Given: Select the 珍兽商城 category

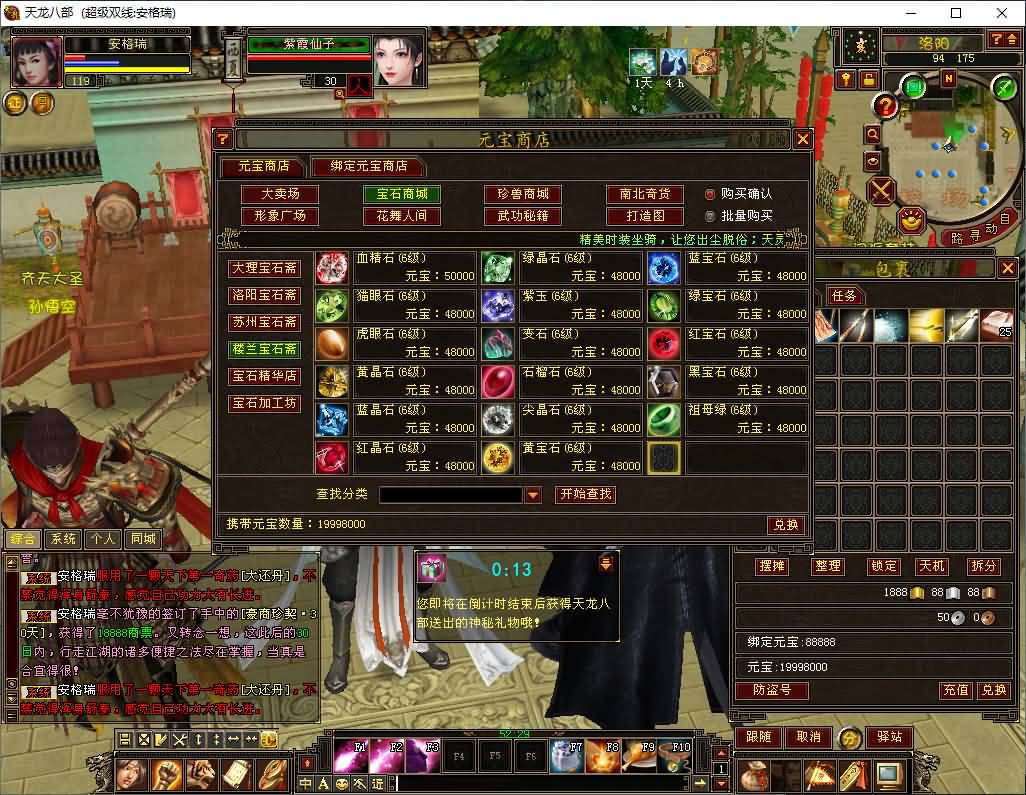Looking at the screenshot, I should [x=522, y=194].
